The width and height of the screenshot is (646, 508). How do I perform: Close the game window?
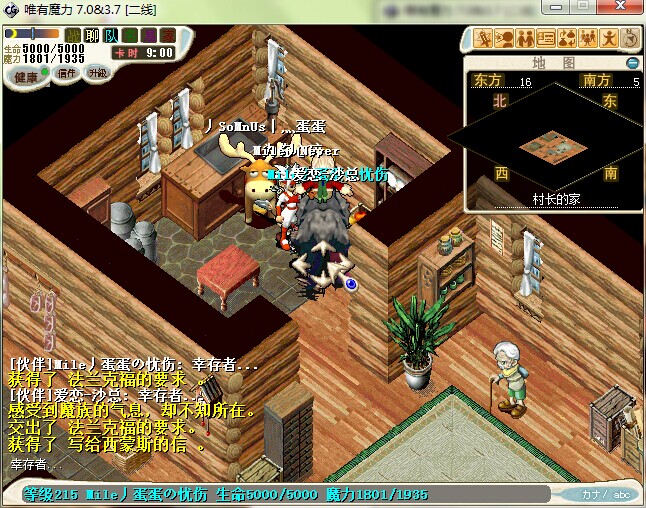(x=629, y=9)
